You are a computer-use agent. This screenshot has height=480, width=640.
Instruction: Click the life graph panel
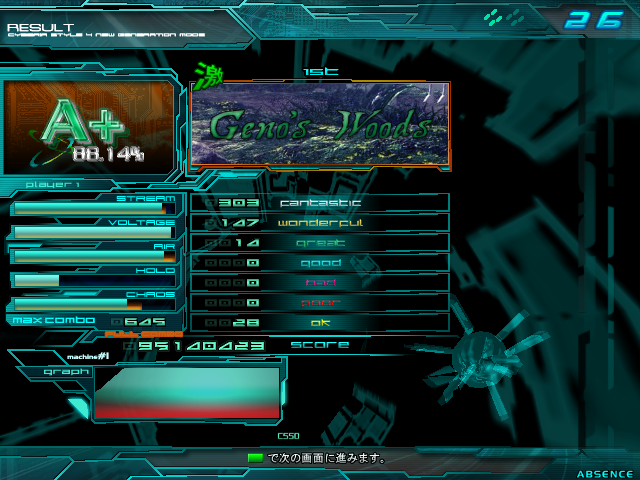click(187, 392)
